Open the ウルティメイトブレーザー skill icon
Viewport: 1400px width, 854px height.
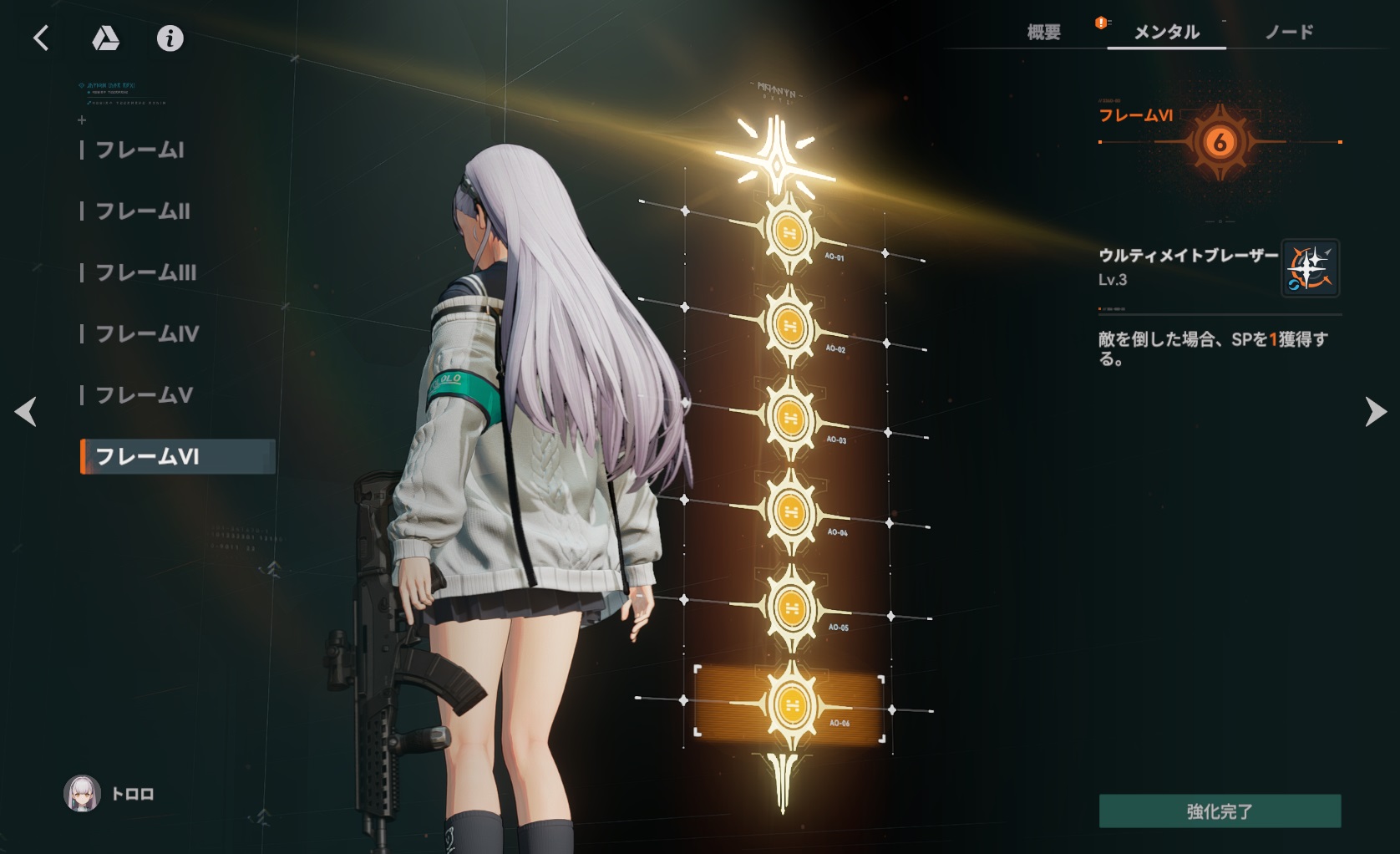[1310, 268]
